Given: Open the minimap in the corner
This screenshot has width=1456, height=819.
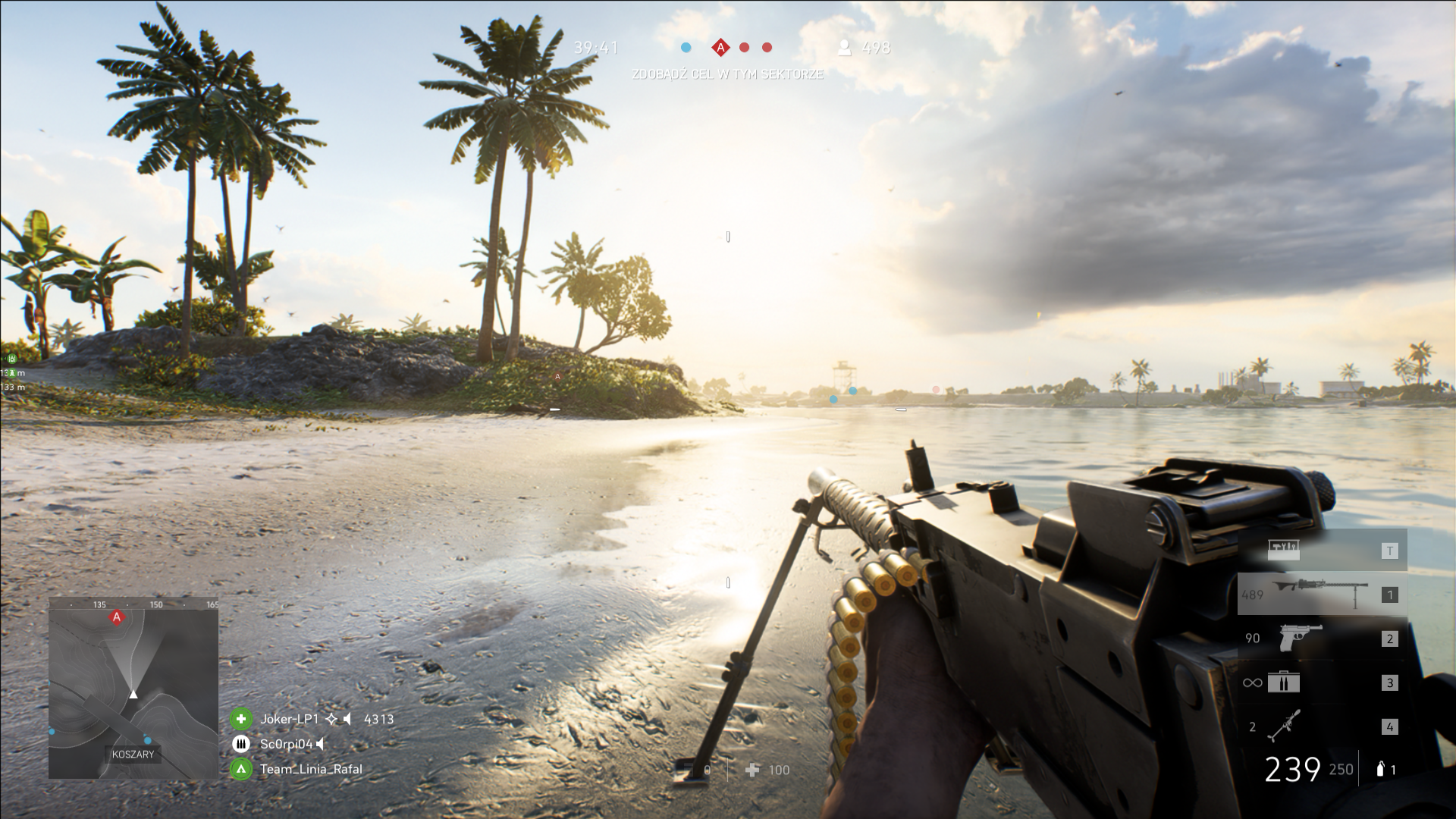Looking at the screenshot, I should (133, 688).
